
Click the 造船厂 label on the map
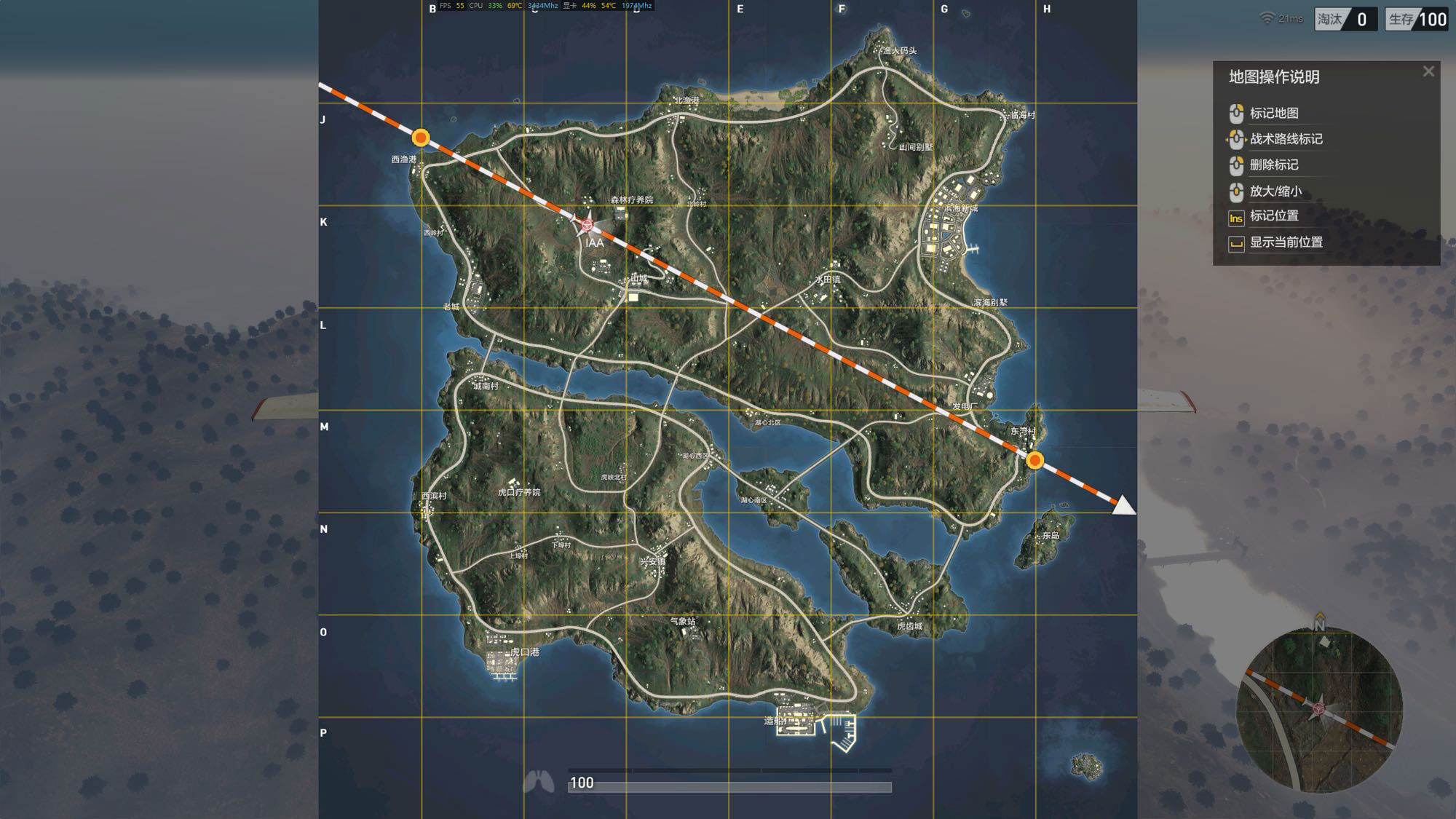click(775, 721)
